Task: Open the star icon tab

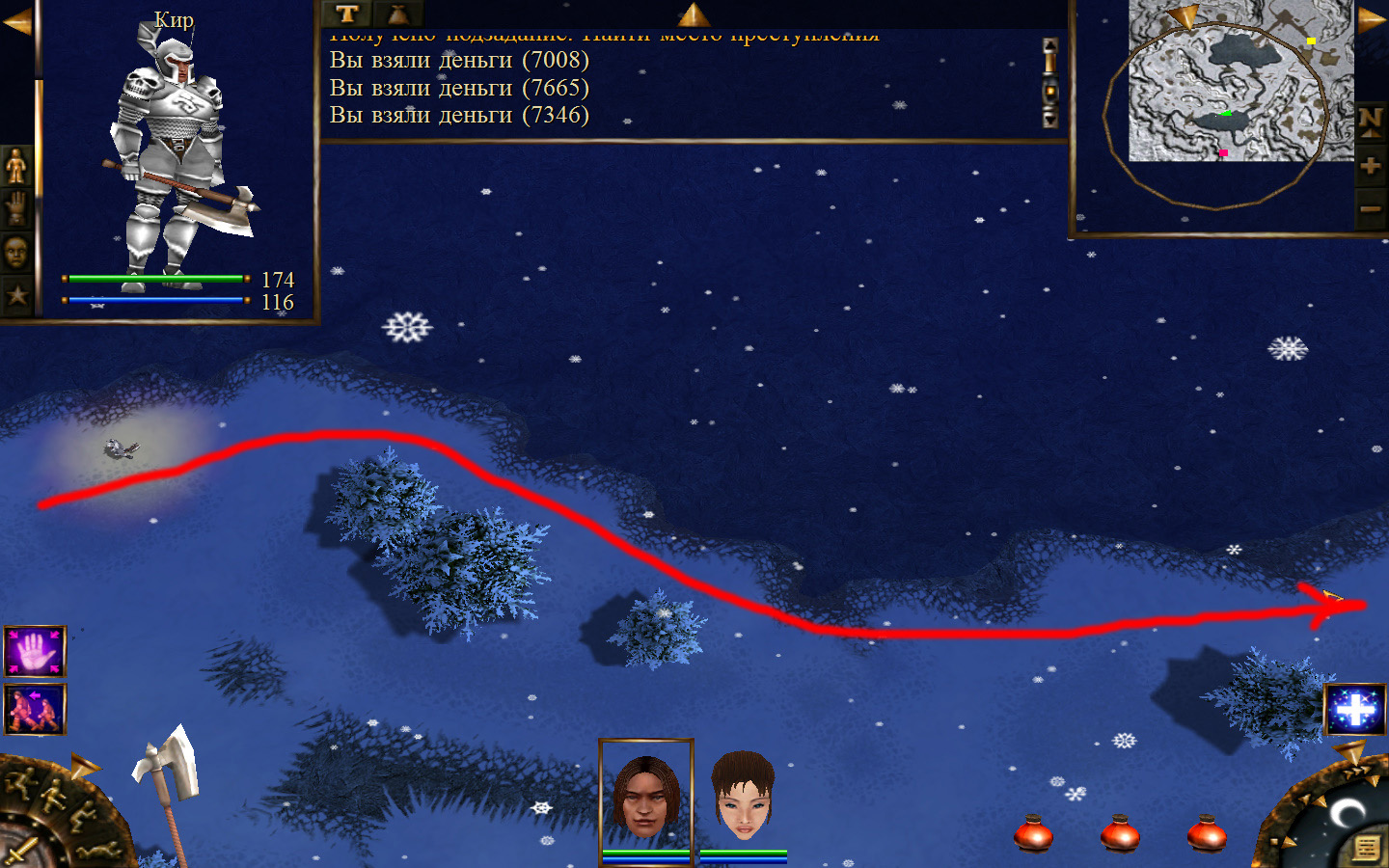Action: point(16,295)
